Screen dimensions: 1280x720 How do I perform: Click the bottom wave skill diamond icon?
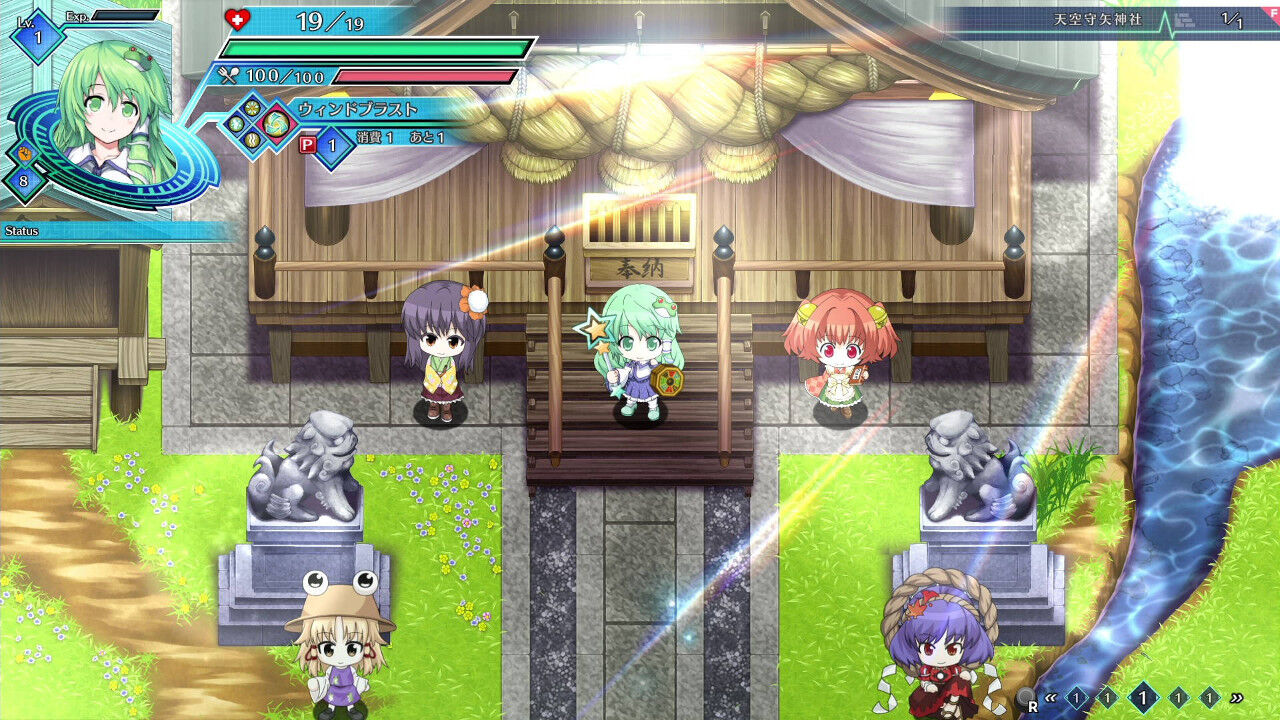(x=251, y=138)
